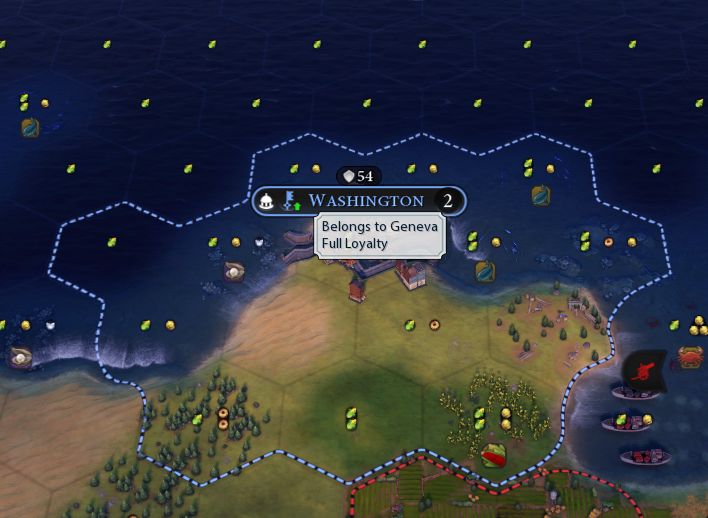
Task: Select the Washington city banner
Action: click(x=366, y=201)
